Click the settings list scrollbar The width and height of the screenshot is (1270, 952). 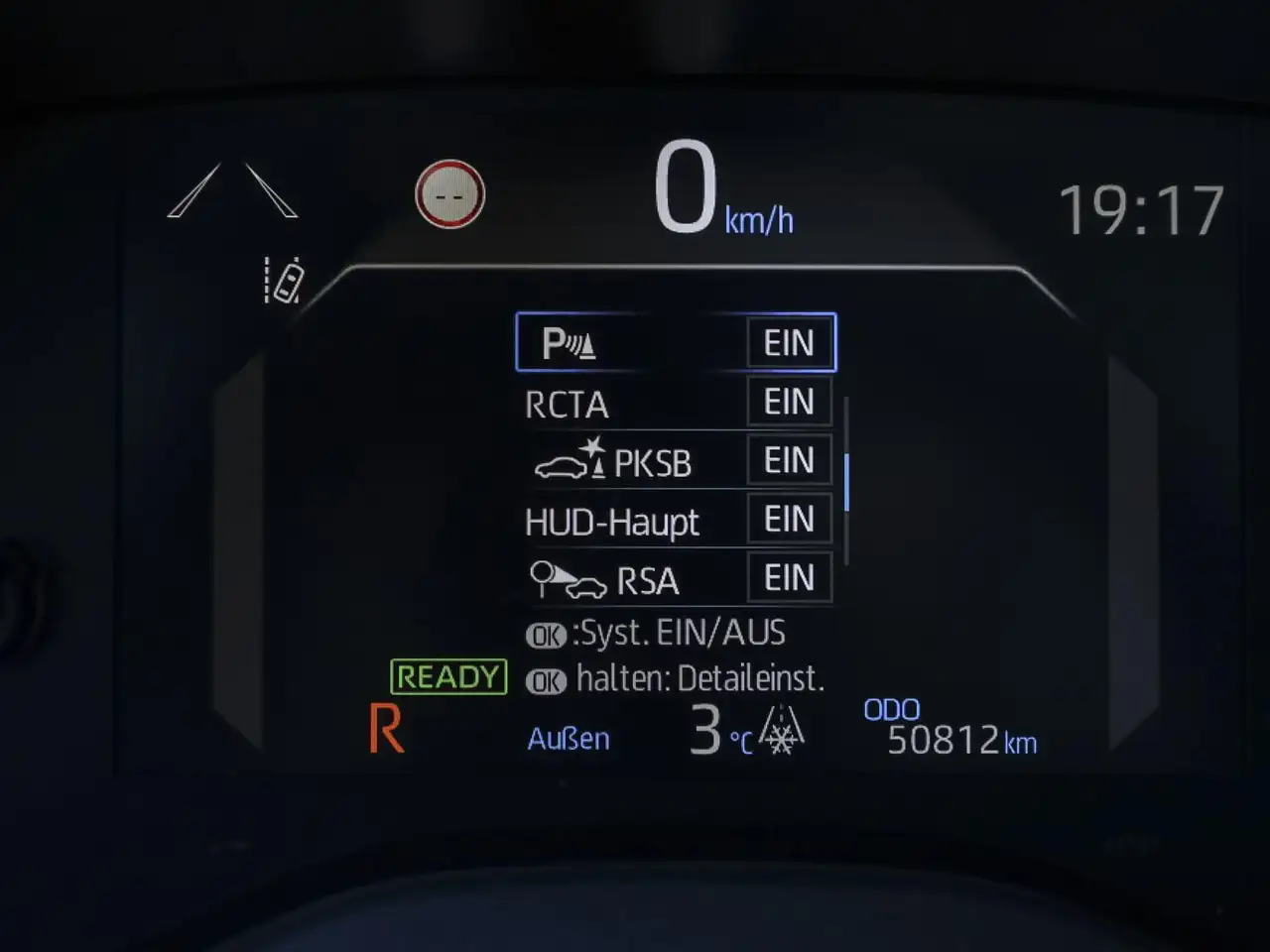(x=846, y=482)
